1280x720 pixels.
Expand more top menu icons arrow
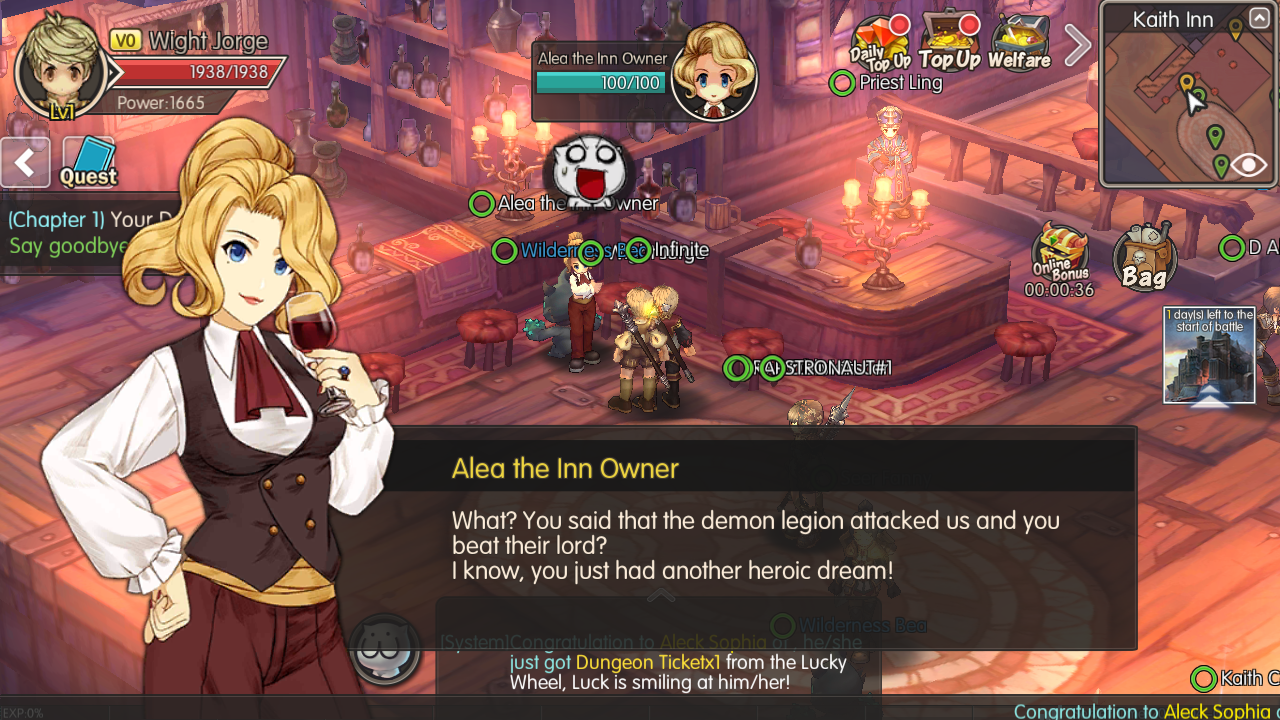[x=1076, y=45]
